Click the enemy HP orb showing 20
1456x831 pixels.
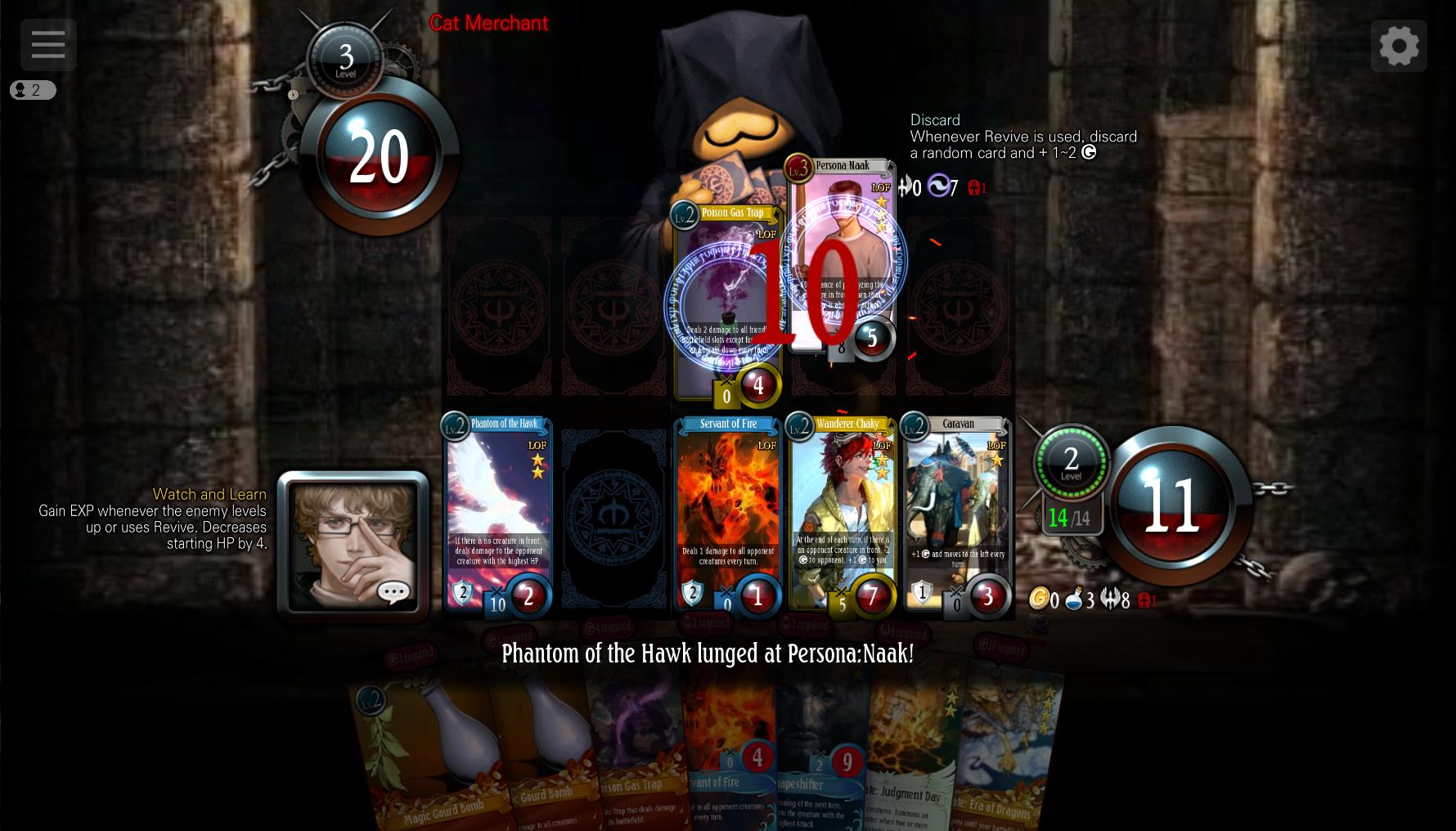378,155
